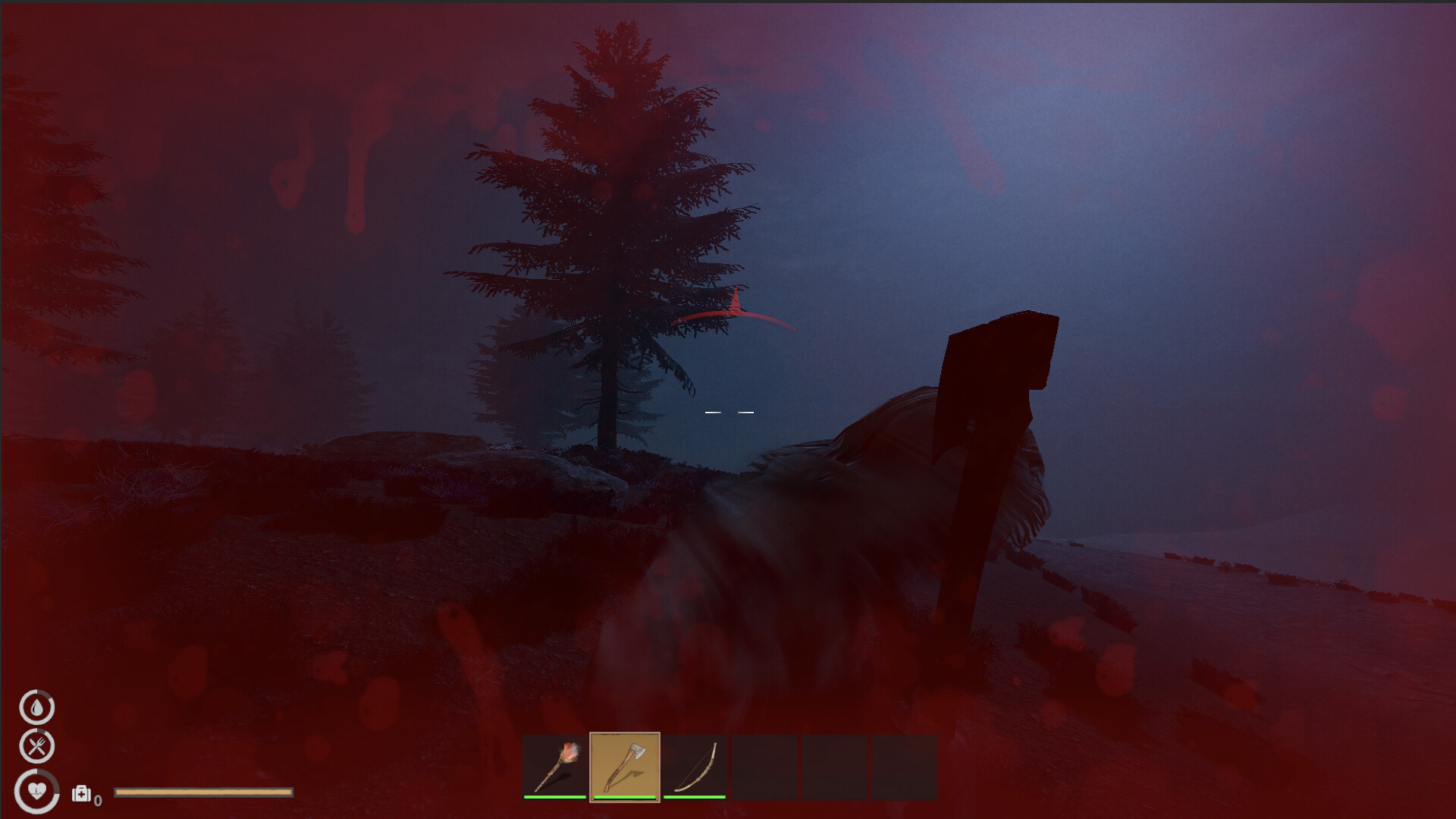
Task: Select the torch in the first hotbar slot
Action: [x=553, y=766]
